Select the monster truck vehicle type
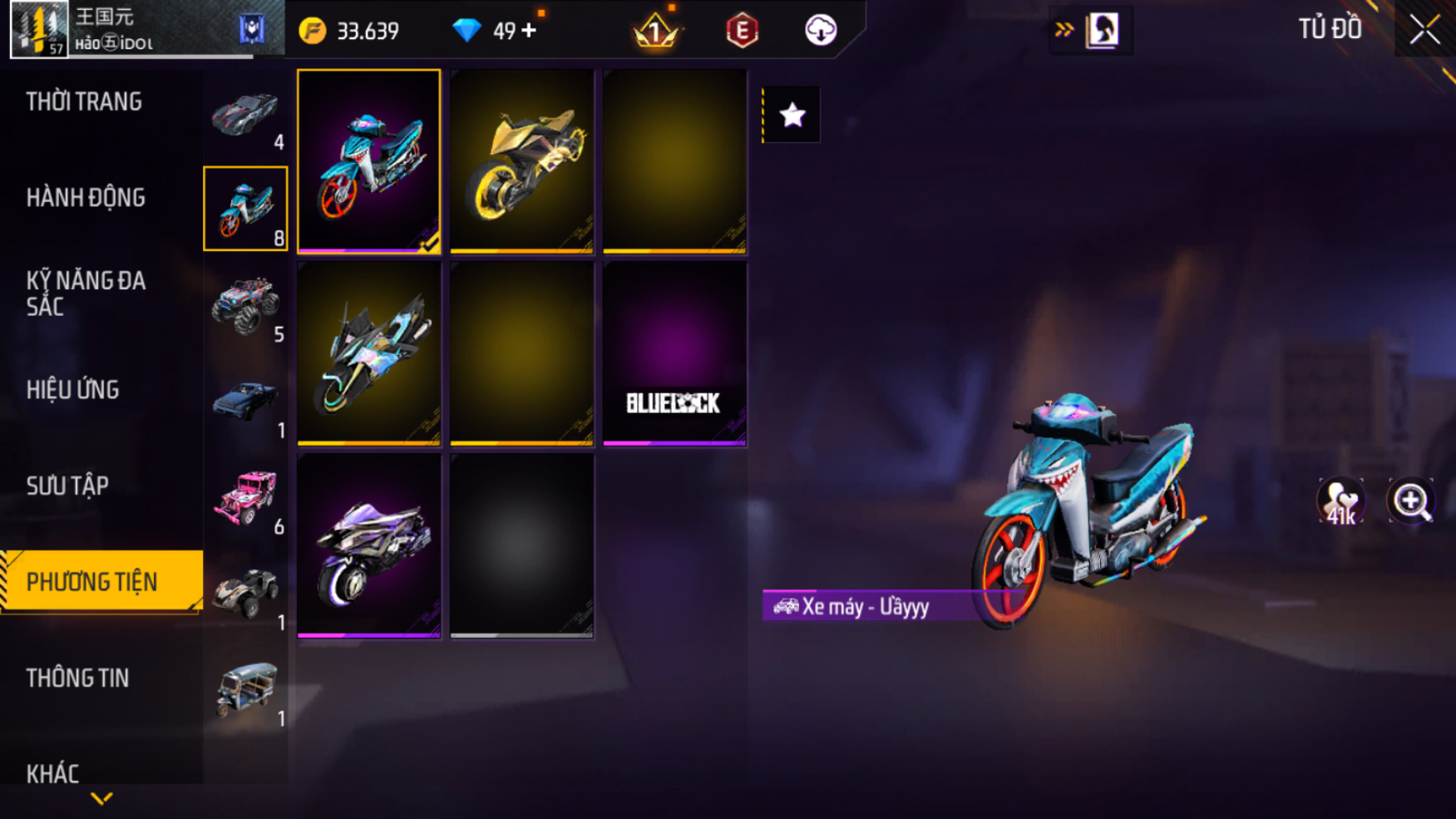 point(245,305)
